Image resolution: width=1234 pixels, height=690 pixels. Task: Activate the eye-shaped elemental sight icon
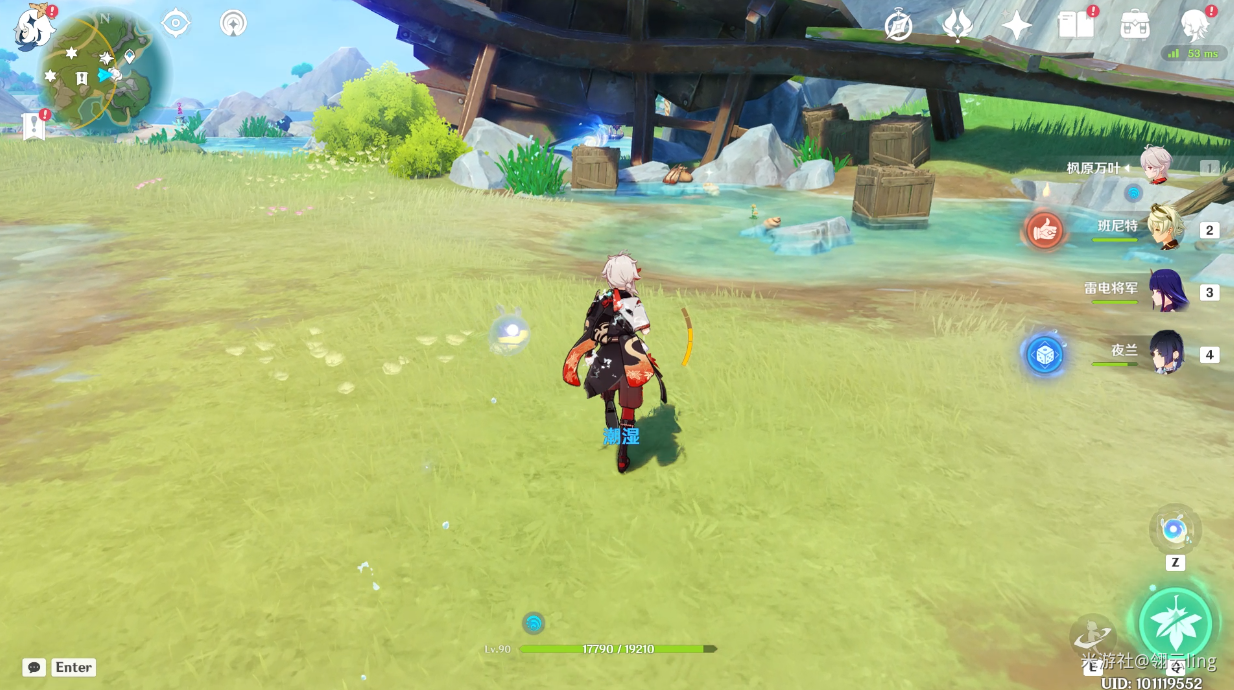tap(176, 23)
